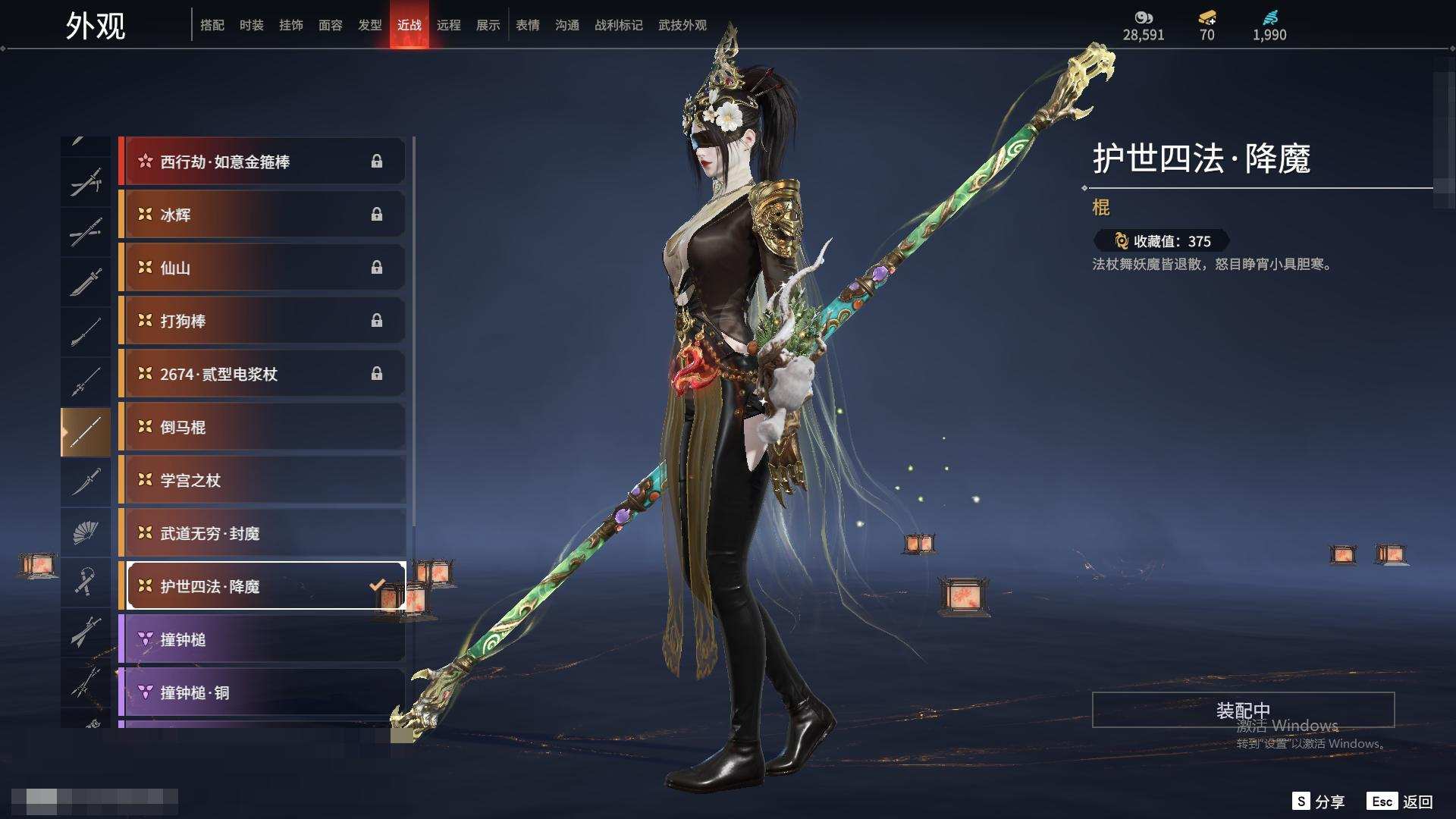
Task: Go to the 发型 tab
Action: pyautogui.click(x=370, y=25)
